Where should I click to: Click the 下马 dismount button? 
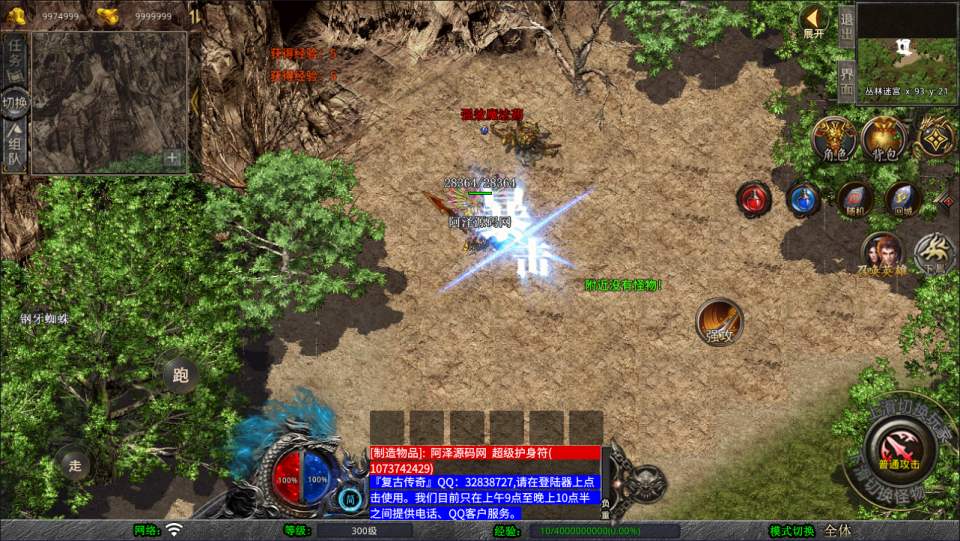[935, 252]
